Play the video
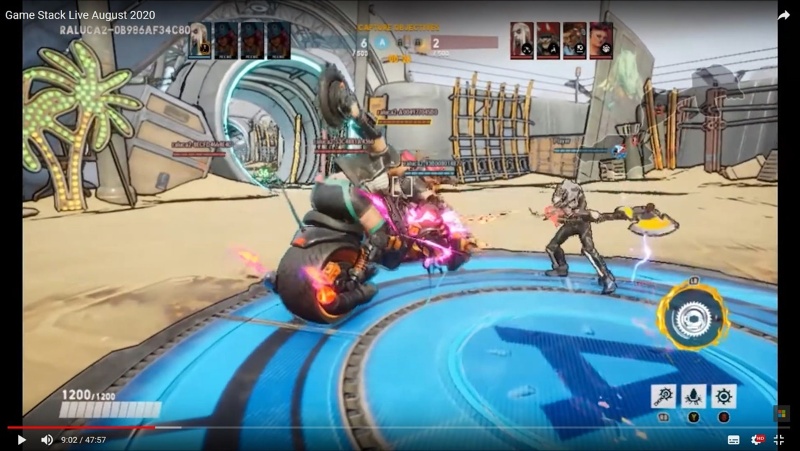This screenshot has height=451, width=800. pos(21,439)
